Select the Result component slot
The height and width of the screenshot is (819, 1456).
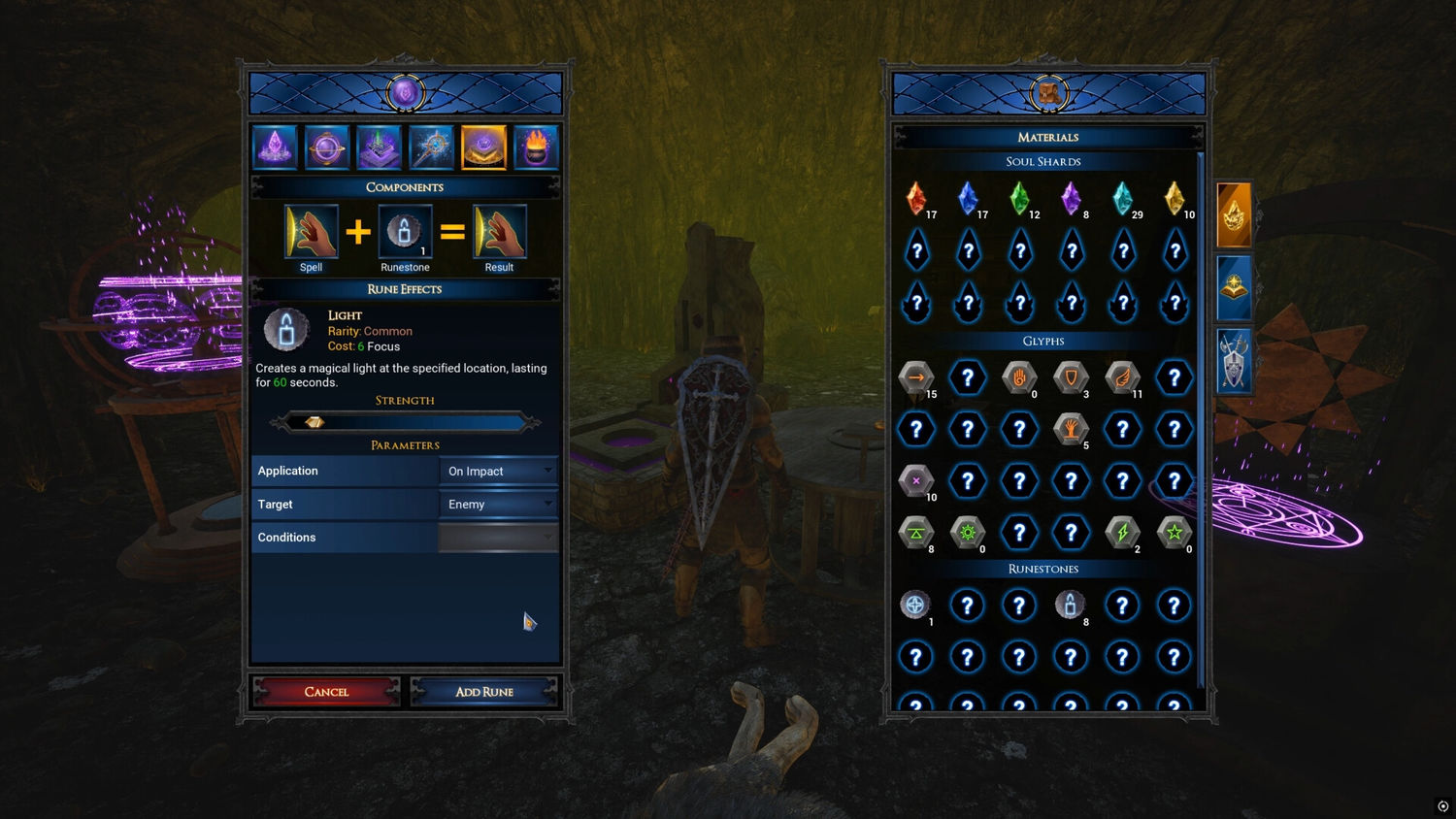499,232
